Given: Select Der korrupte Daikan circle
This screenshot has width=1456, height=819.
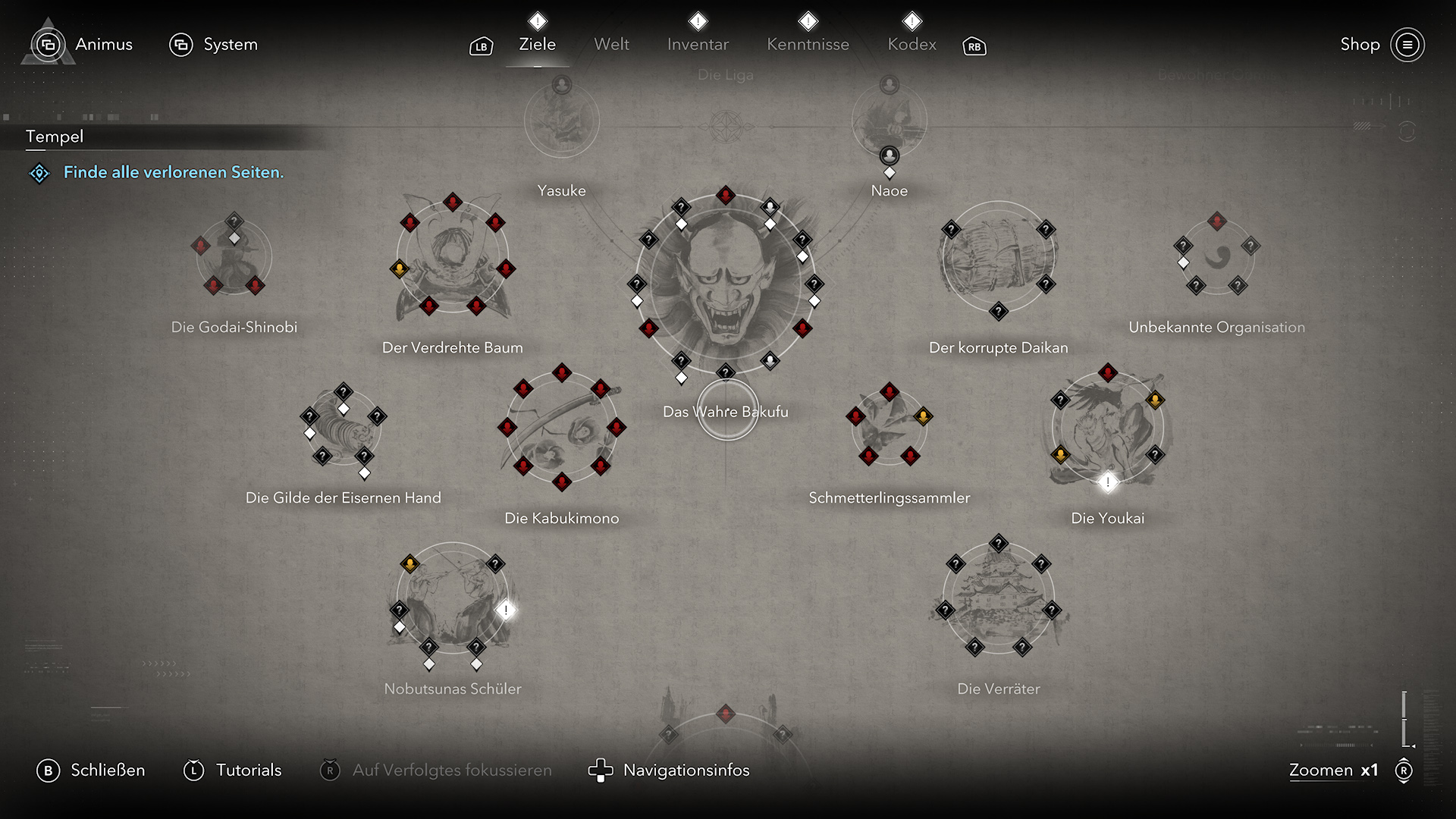Looking at the screenshot, I should (x=998, y=258).
